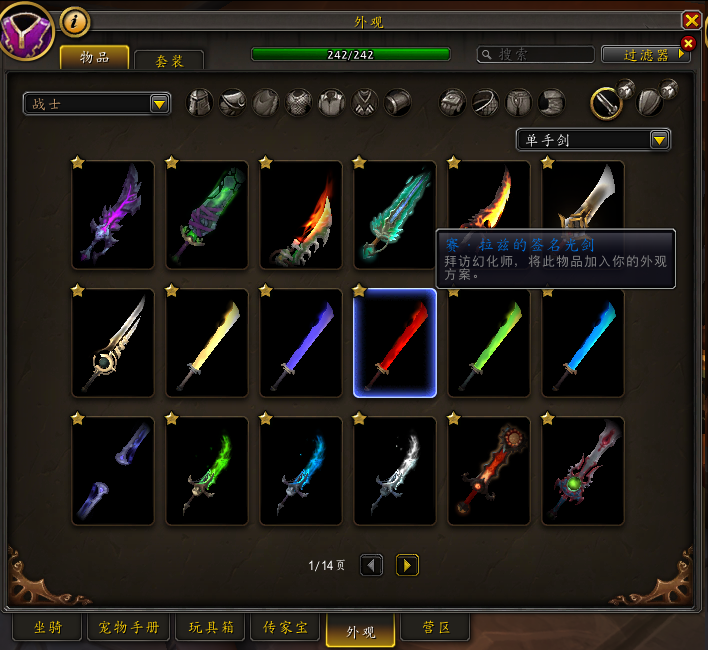Open the 坐骑 mounts tab
Viewport: 708px width, 650px height.
(47, 628)
